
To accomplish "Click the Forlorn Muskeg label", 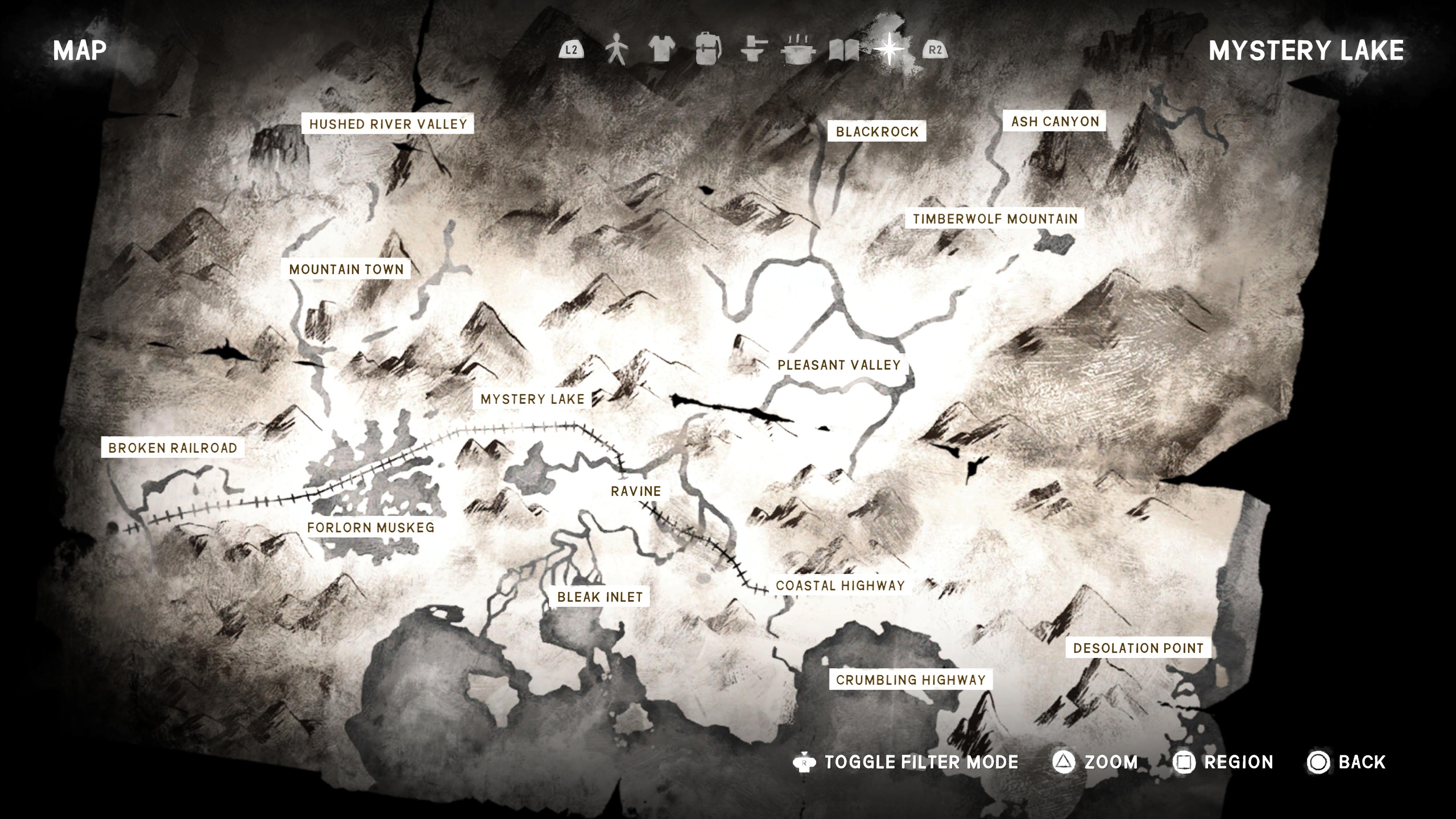I will pyautogui.click(x=371, y=527).
